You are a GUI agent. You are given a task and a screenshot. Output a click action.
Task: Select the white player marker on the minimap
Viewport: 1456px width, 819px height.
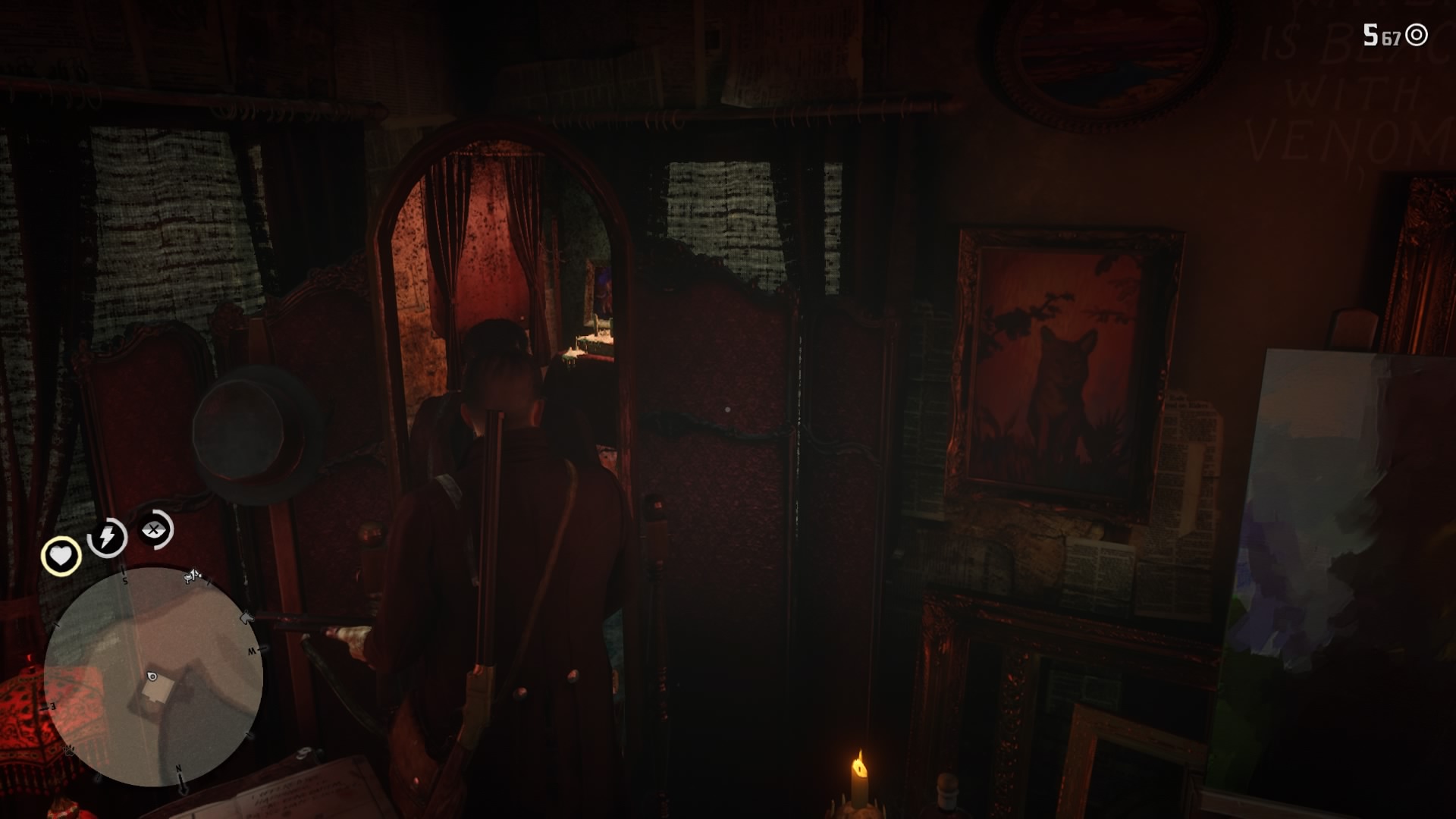[152, 676]
